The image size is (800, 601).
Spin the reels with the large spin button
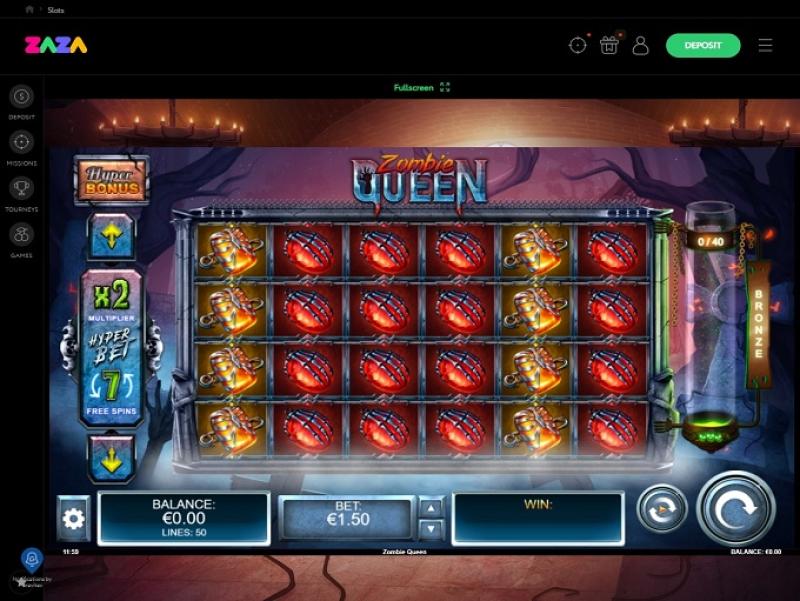[x=735, y=509]
